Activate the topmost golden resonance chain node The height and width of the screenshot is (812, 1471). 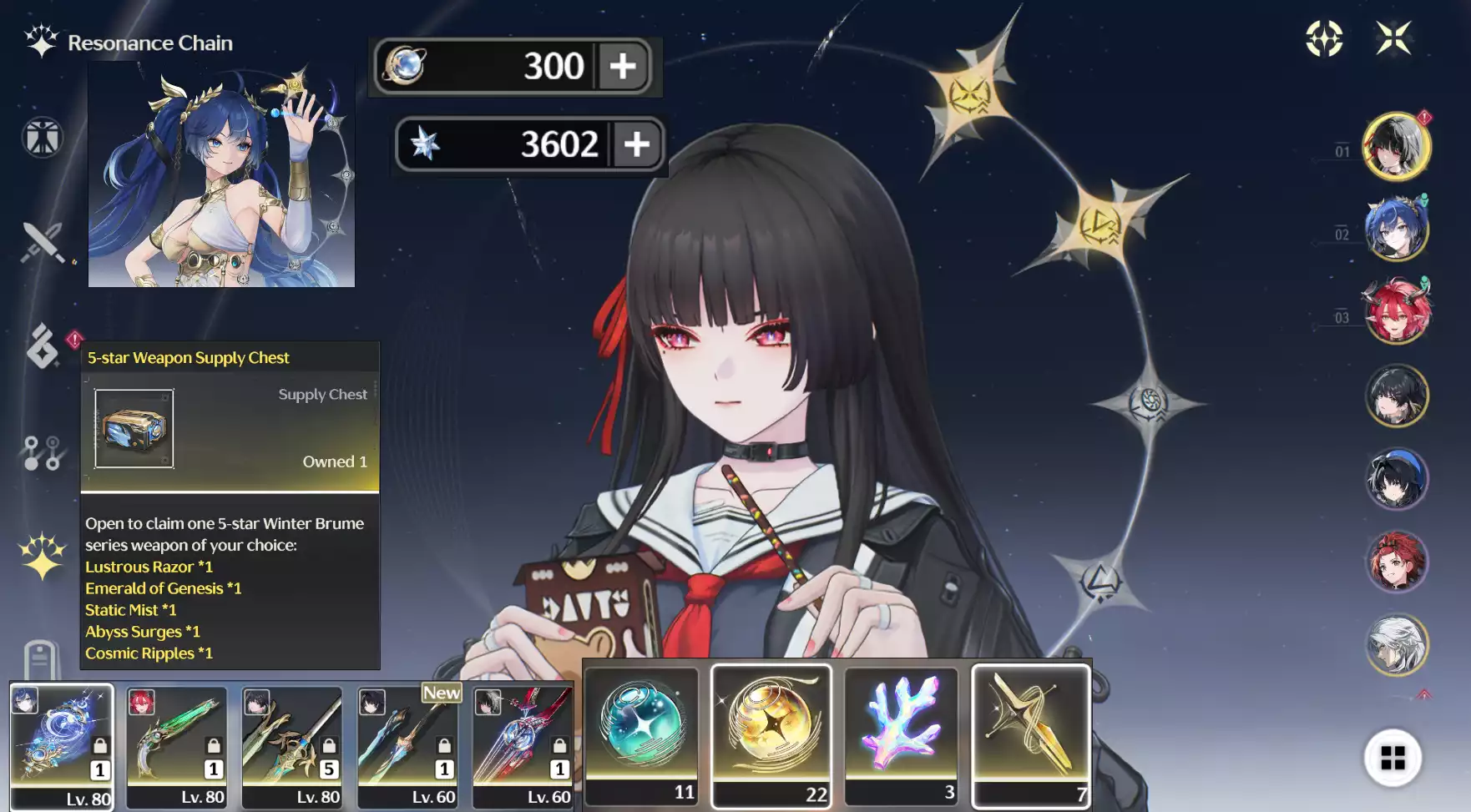(x=968, y=94)
